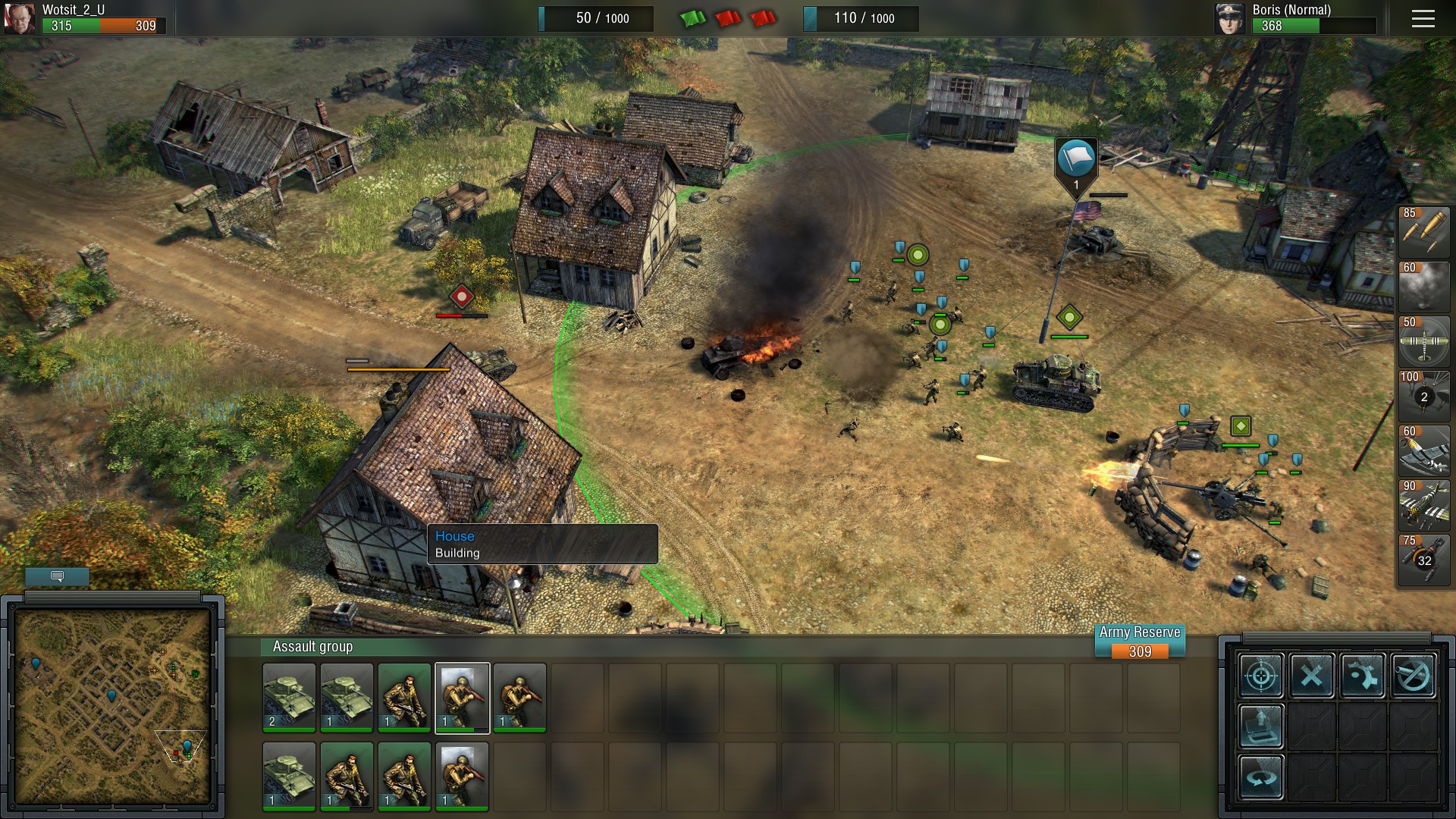Activate the 100-cost paratrooper drop ability
The width and height of the screenshot is (1456, 819).
1423,395
